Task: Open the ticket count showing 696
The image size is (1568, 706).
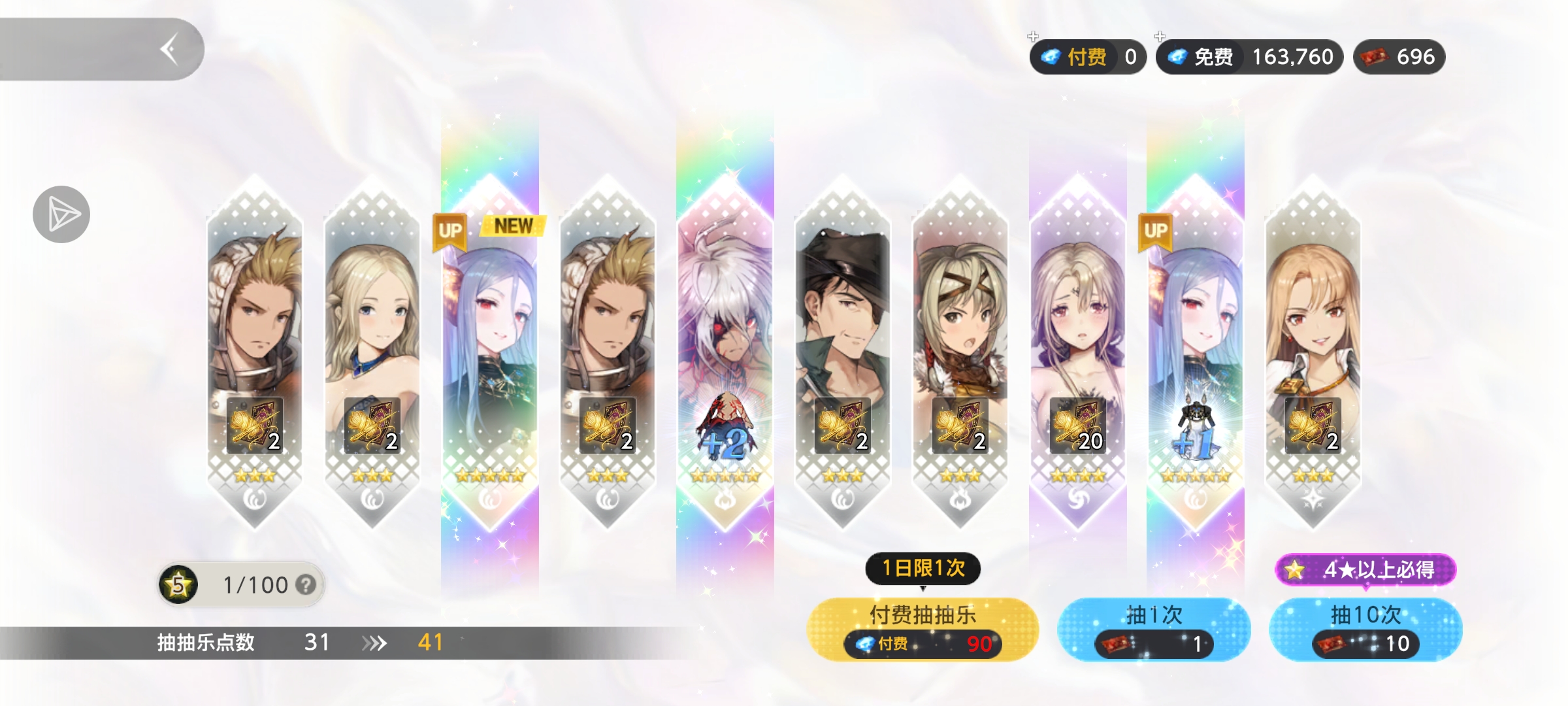Action: (1399, 58)
